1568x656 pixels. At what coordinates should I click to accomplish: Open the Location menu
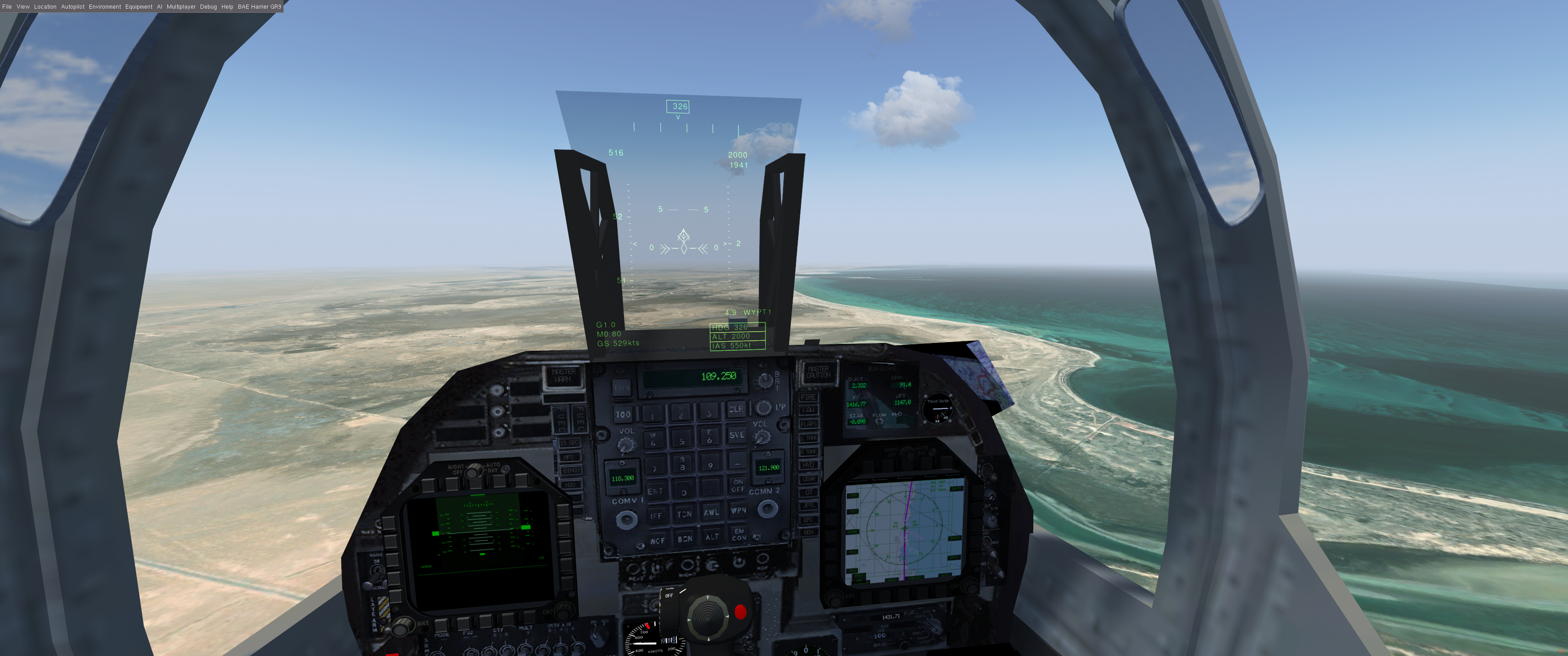click(x=45, y=7)
